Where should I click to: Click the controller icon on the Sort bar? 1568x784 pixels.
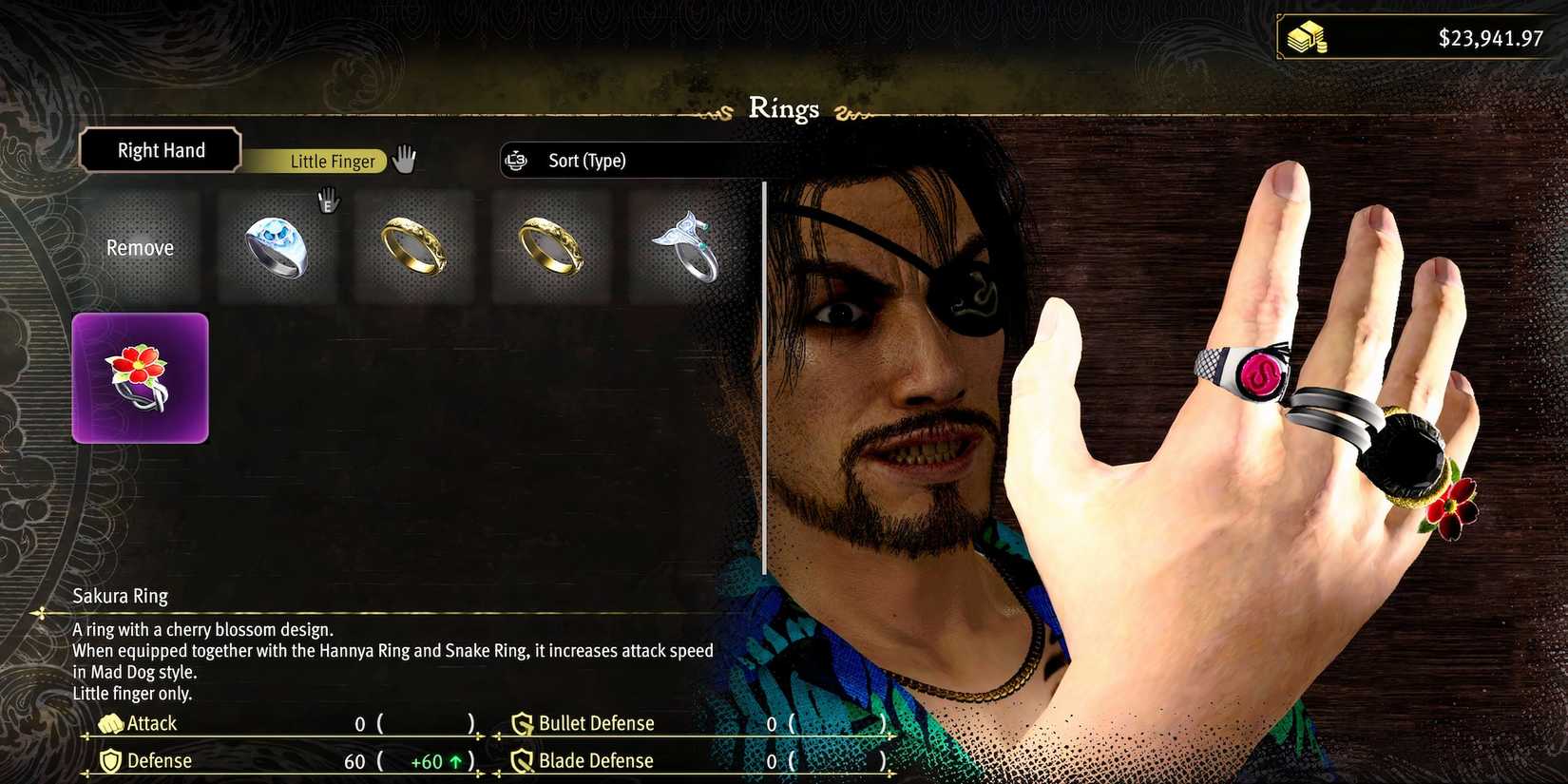(516, 161)
